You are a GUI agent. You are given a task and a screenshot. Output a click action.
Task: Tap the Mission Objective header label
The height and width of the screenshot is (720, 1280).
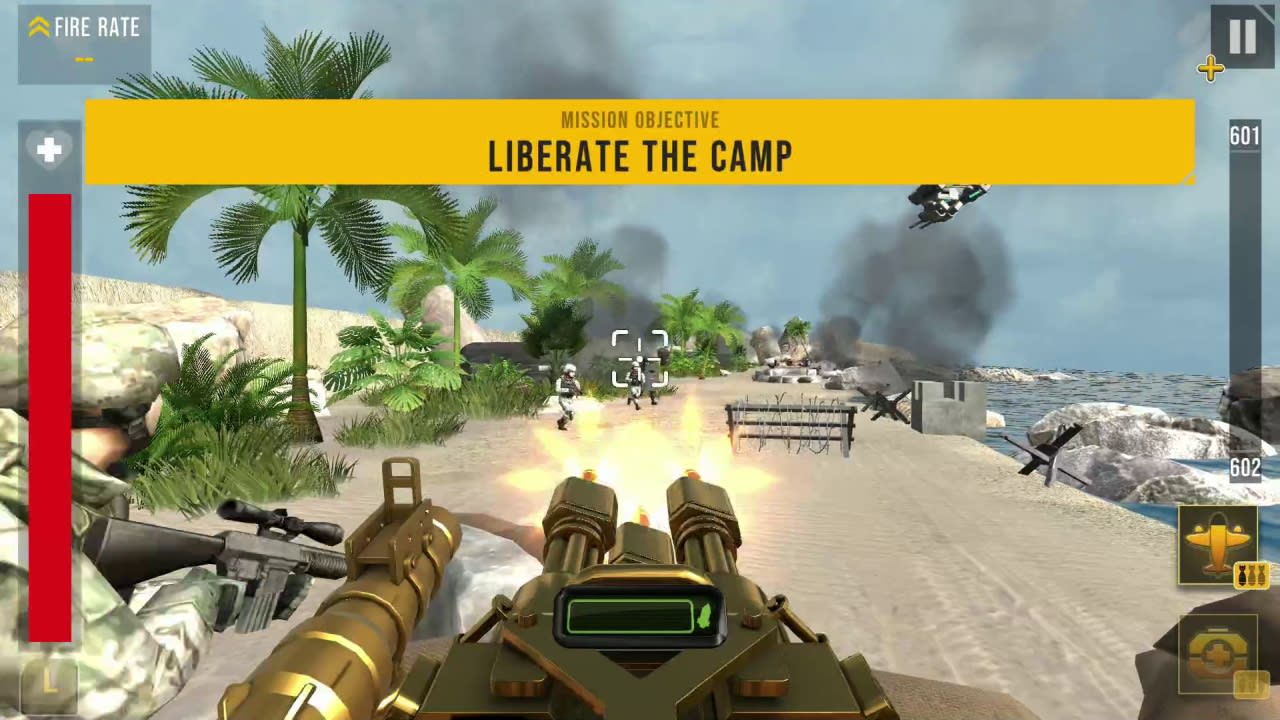[640, 120]
